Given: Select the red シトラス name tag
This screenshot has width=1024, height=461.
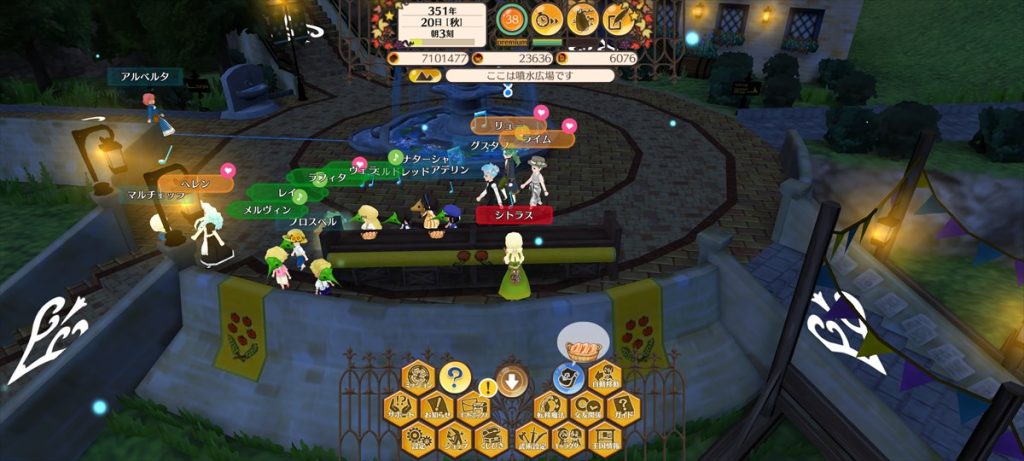Looking at the screenshot, I should tap(510, 214).
